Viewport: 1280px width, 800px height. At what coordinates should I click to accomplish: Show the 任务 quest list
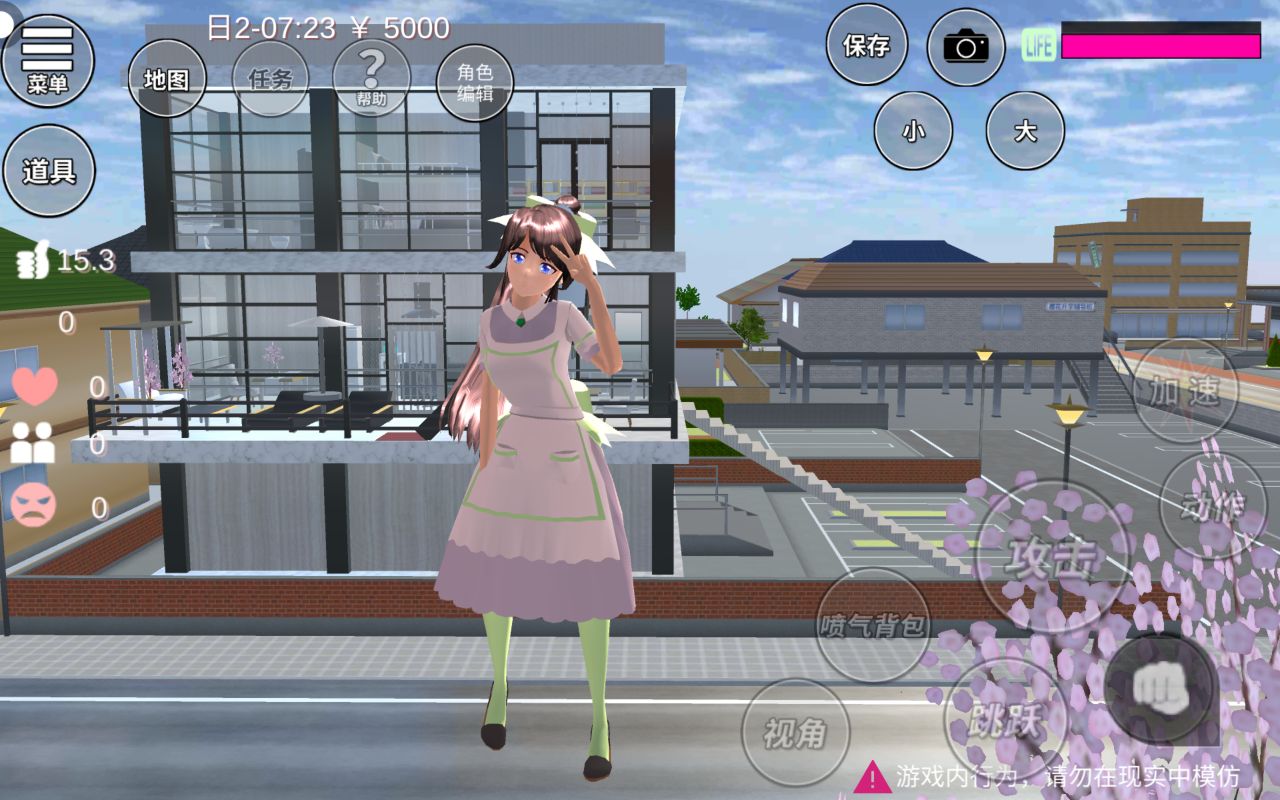coord(270,80)
